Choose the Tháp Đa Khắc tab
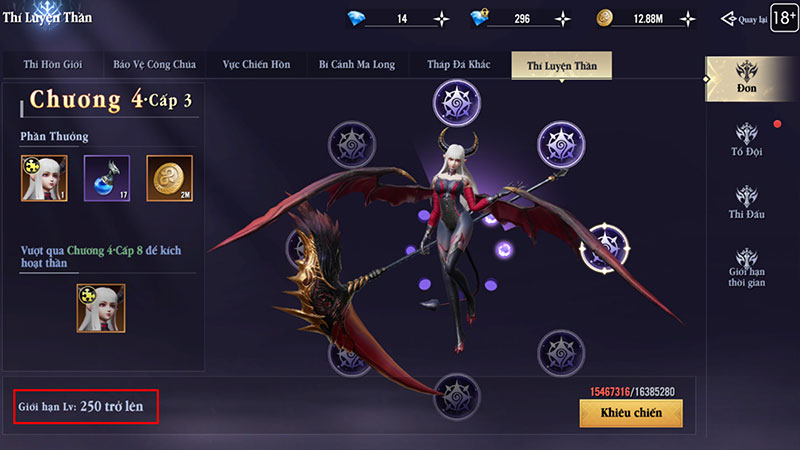Viewport: 800px width, 450px height. [457, 65]
